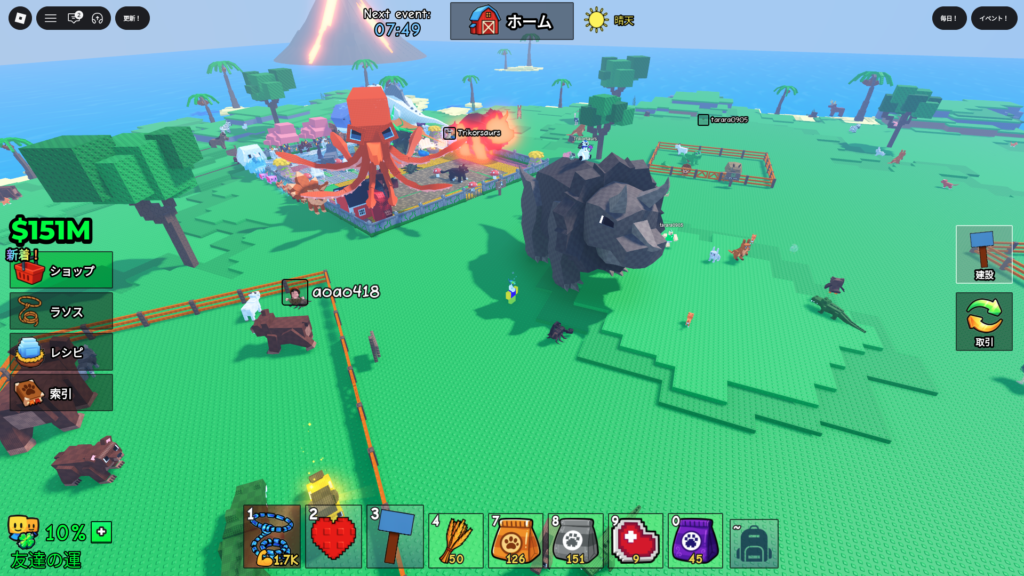Open the ラソス lasso menu
1024x576 pixels.
(61, 311)
